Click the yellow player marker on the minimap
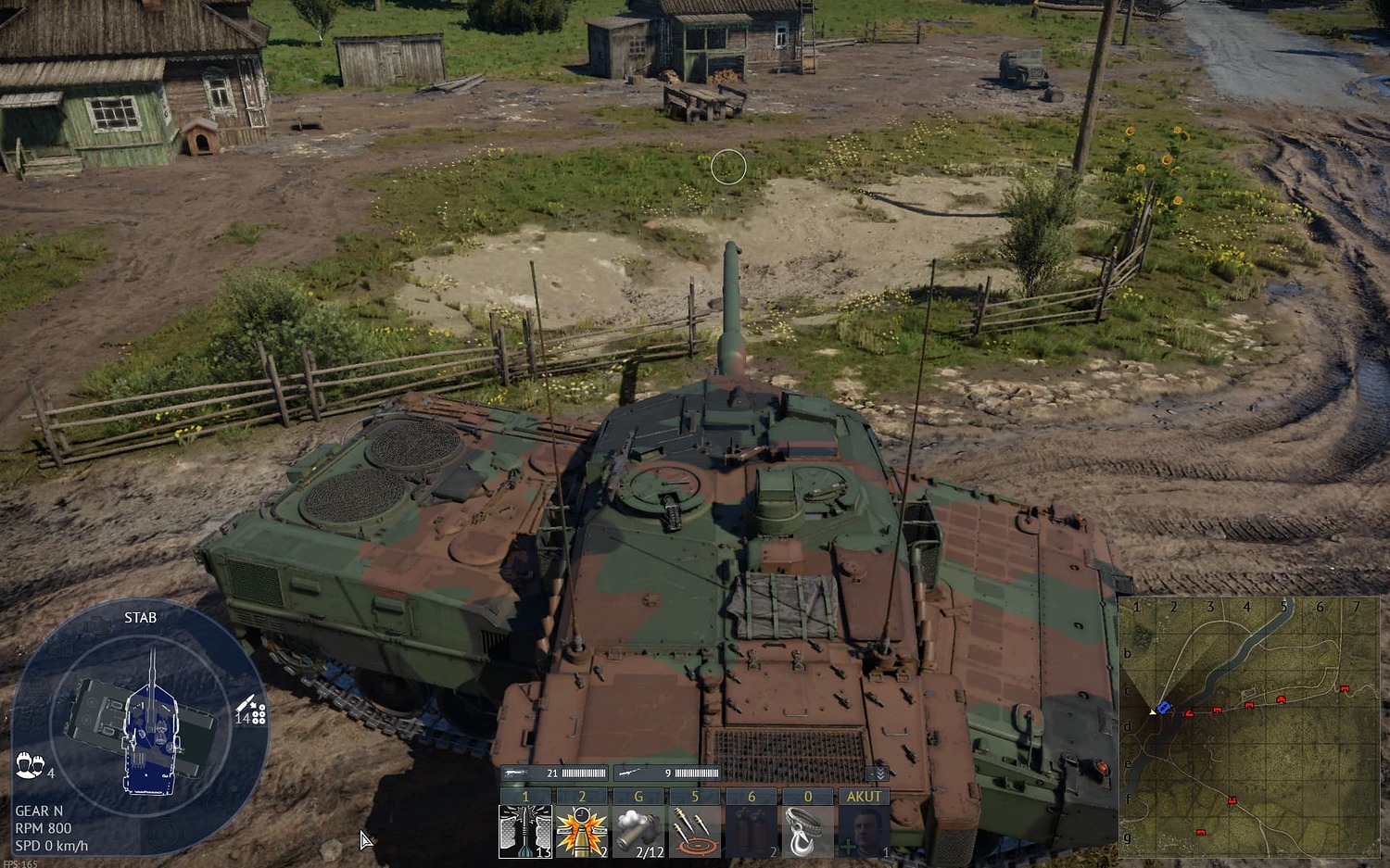Image resolution: width=1390 pixels, height=868 pixels. pos(1152,711)
